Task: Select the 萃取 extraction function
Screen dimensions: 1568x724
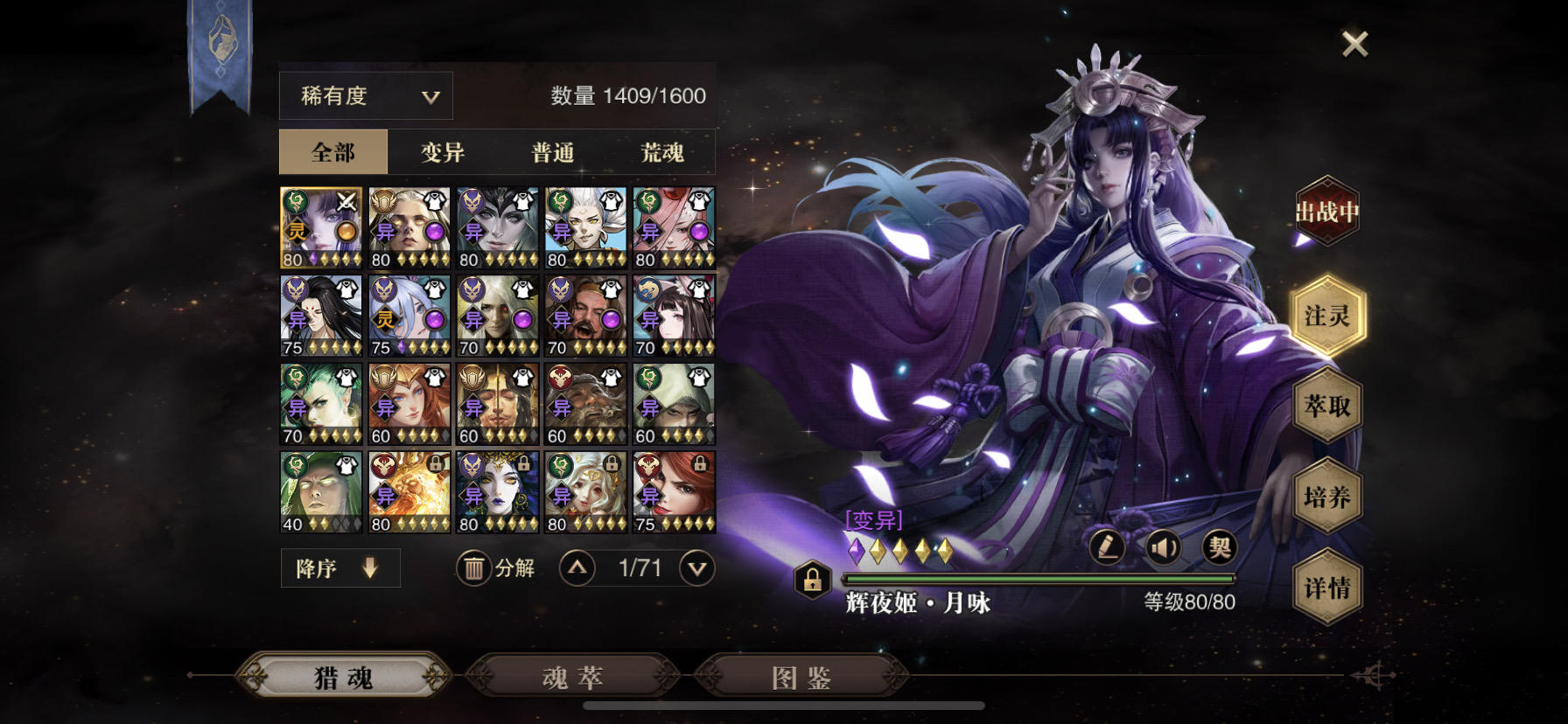Action: 1327,407
